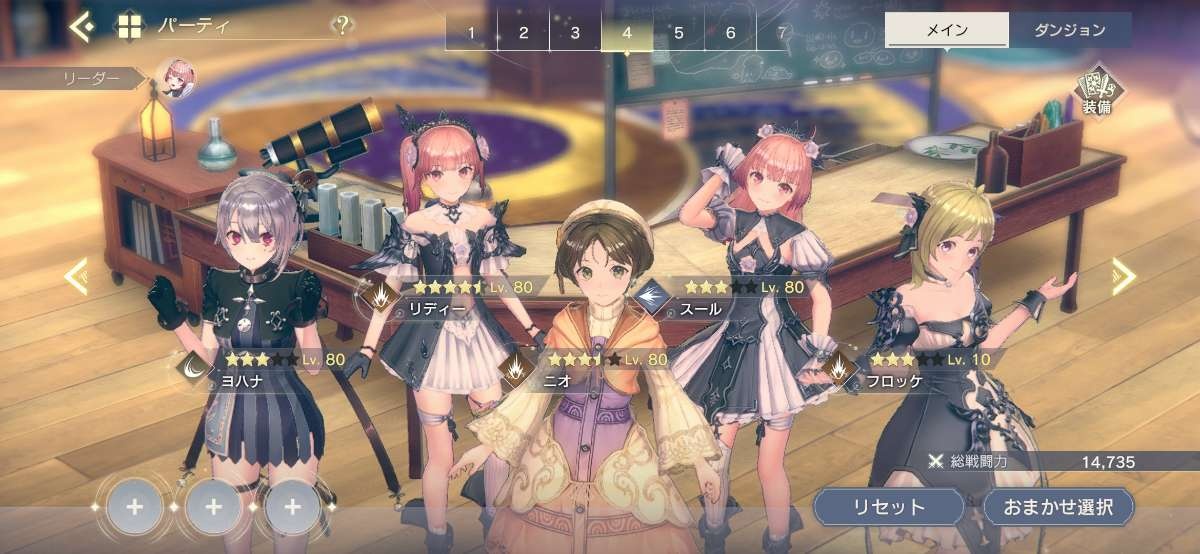Image resolution: width=1200 pixels, height=554 pixels.
Task: Select the メイン tab
Action: click(947, 30)
